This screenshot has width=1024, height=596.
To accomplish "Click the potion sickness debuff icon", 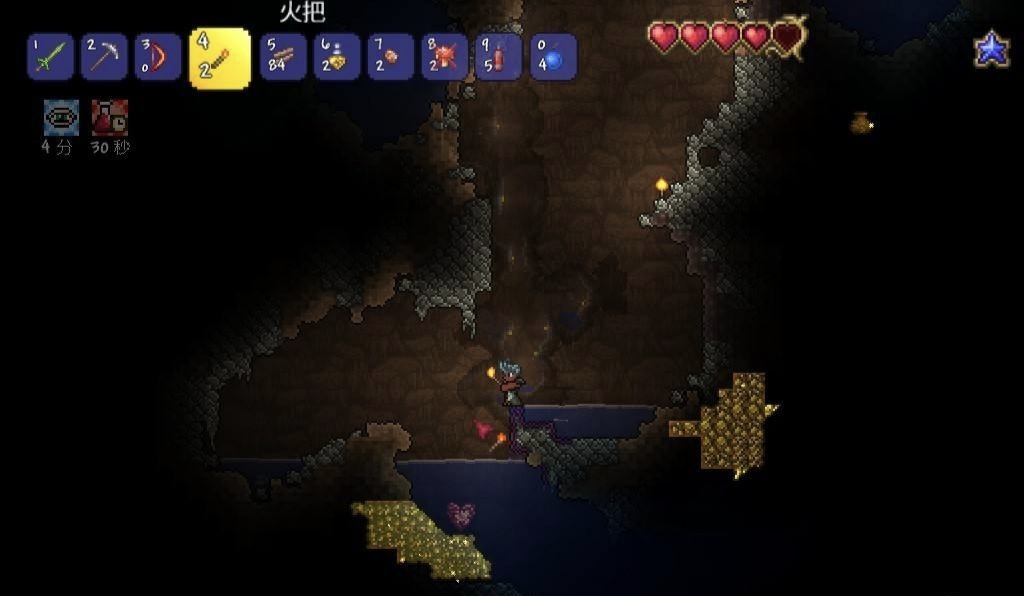I will point(109,118).
